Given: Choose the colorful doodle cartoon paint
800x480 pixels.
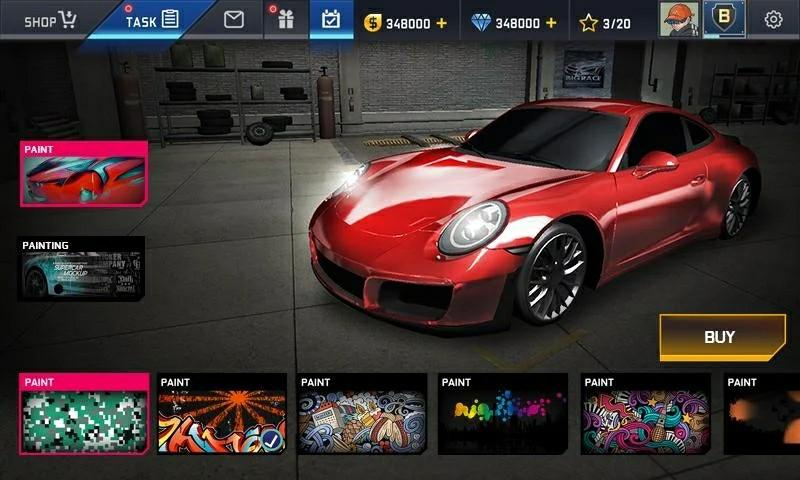Looking at the screenshot, I should pyautogui.click(x=363, y=414).
